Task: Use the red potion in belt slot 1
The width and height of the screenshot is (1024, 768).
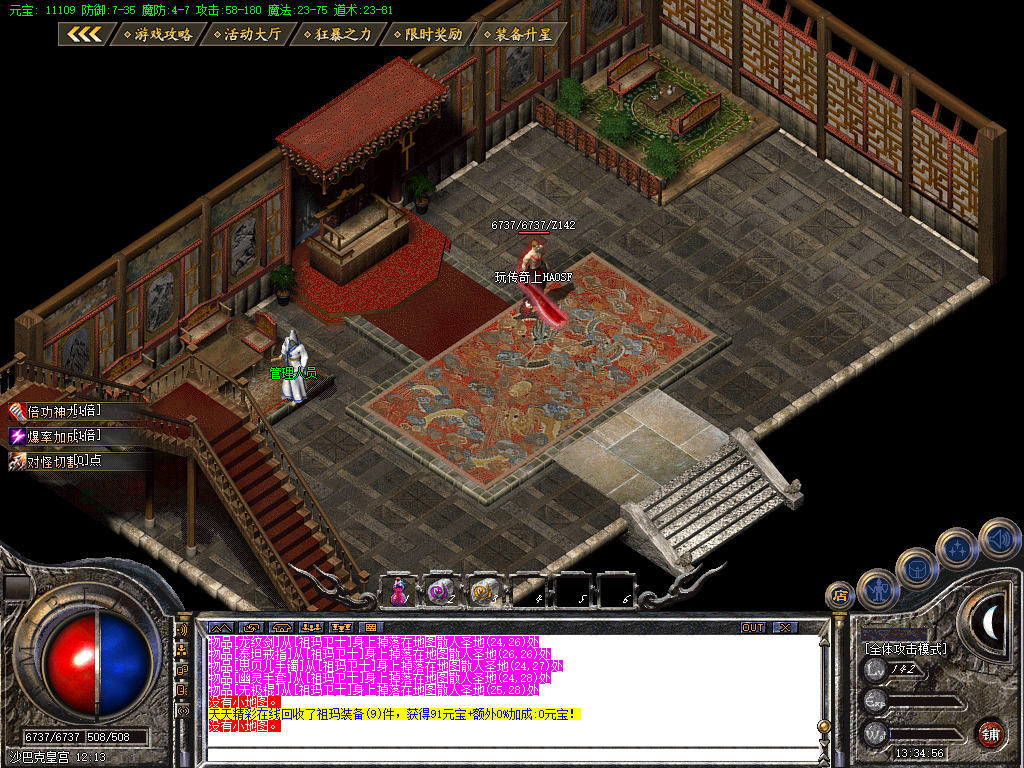Action: coord(399,591)
